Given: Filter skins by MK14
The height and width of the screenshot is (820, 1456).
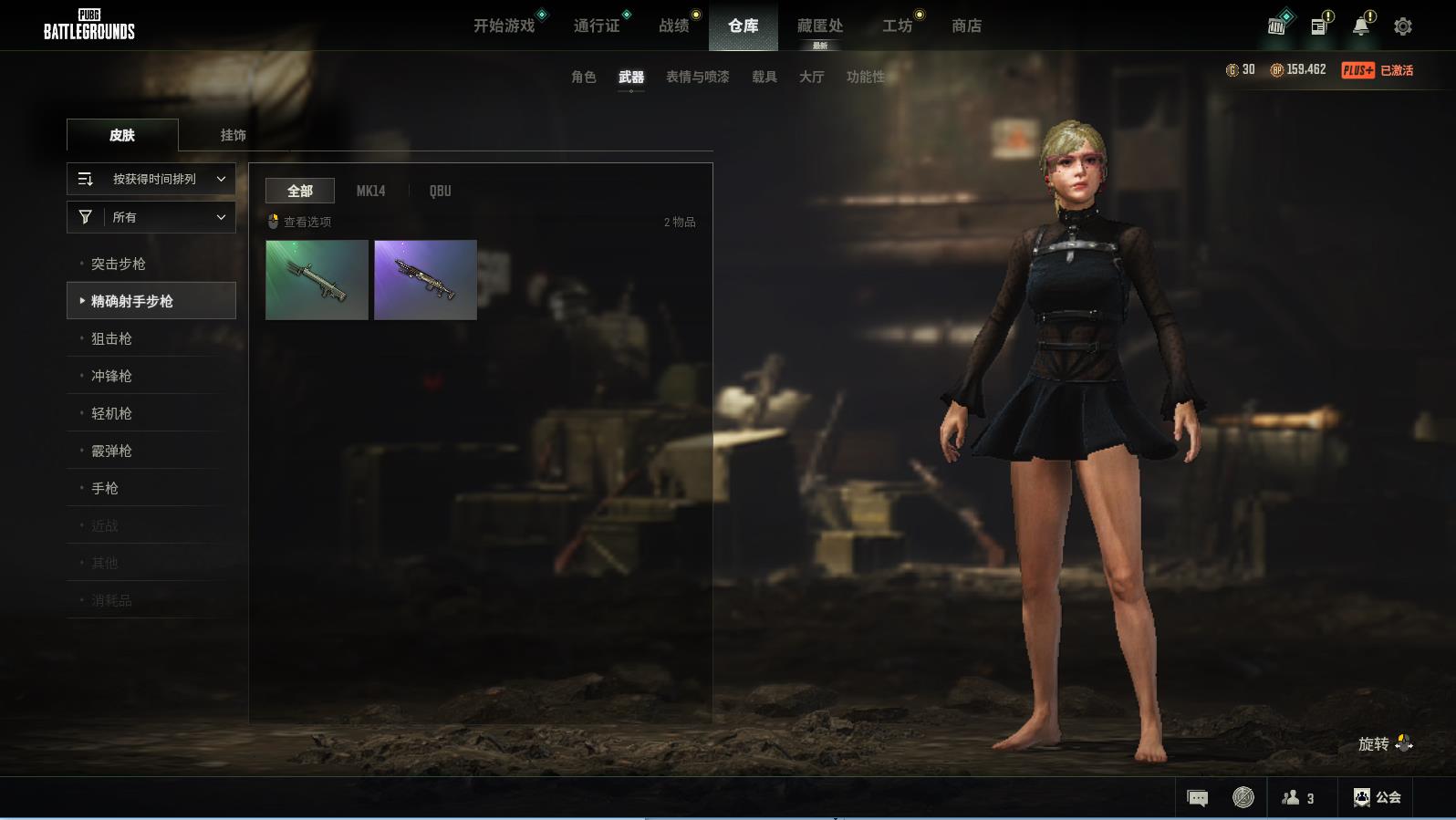Looking at the screenshot, I should pyautogui.click(x=370, y=191).
